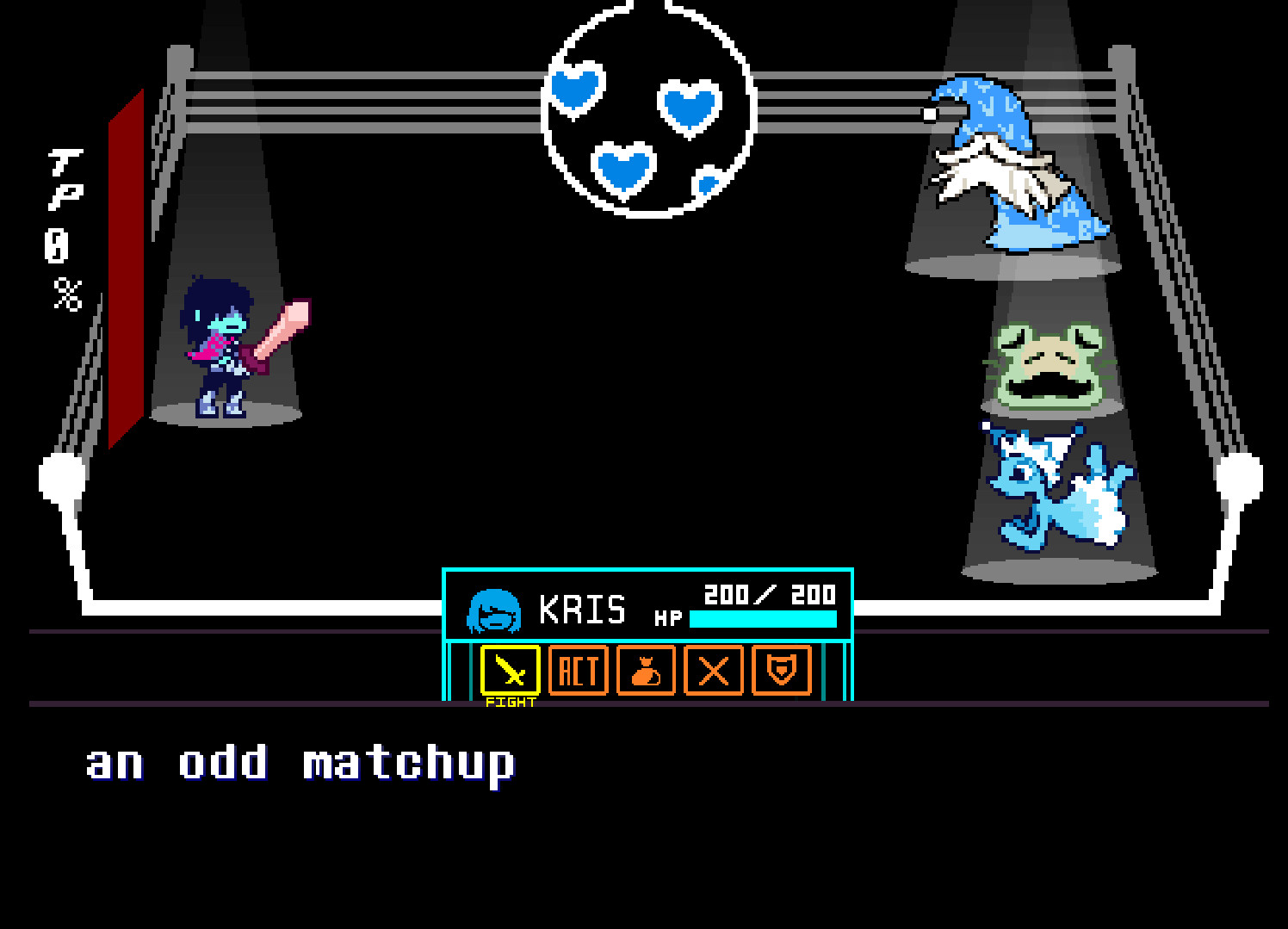Select the FIGHT menu entry
This screenshot has height=929, width=1288.
[510, 680]
